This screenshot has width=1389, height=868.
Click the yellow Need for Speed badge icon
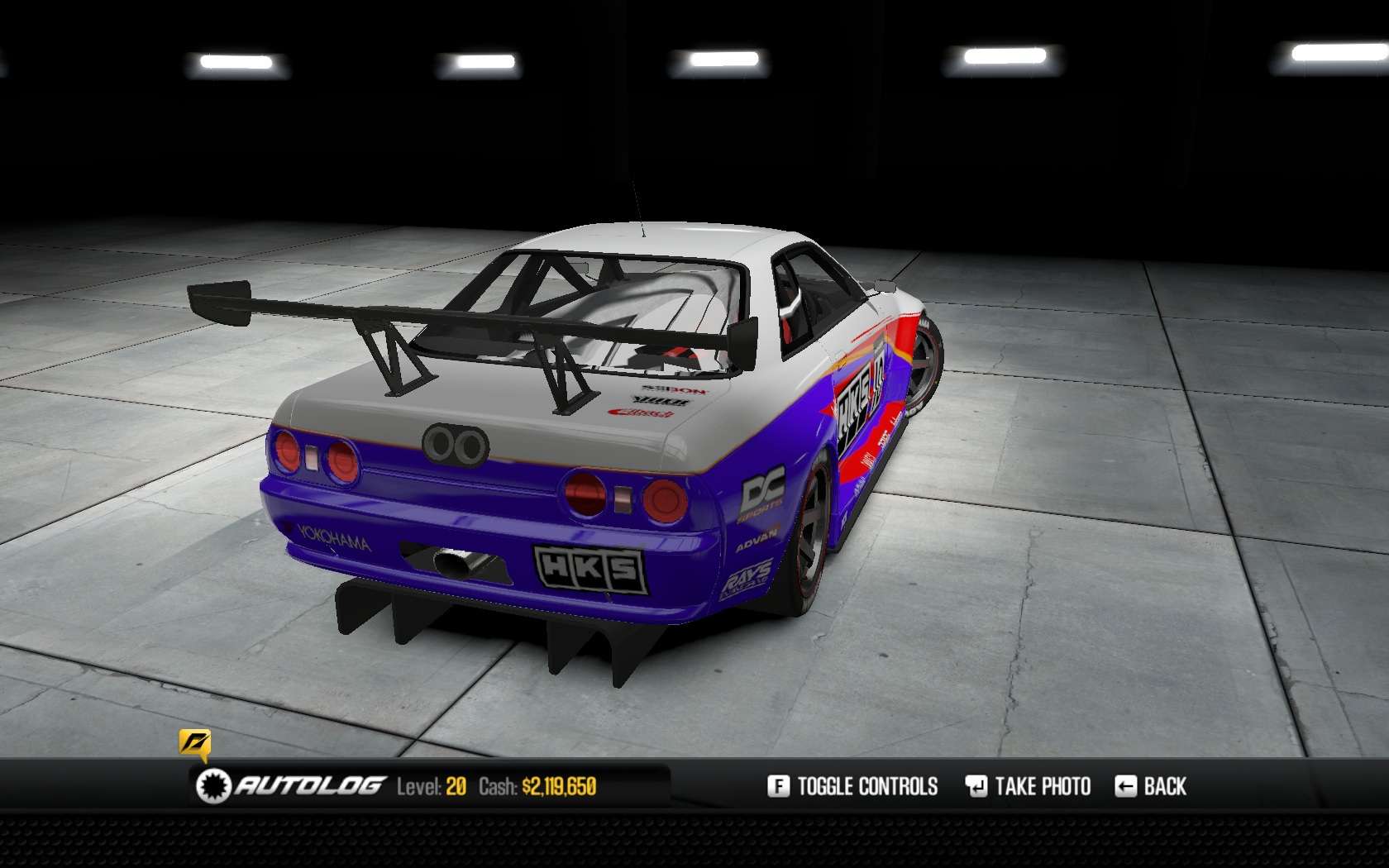pos(194,743)
